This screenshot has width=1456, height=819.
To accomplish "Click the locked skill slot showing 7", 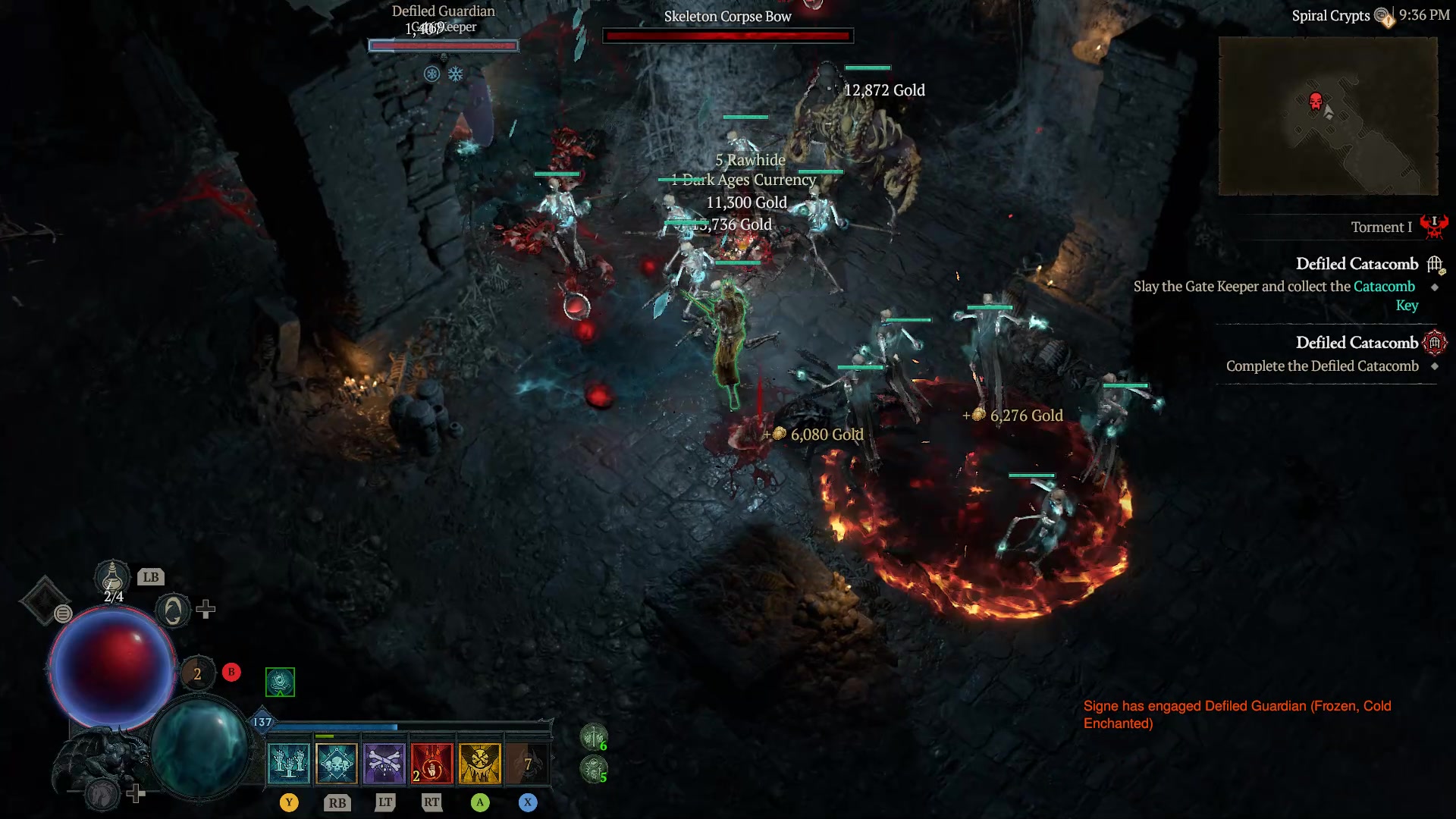I will click(529, 764).
